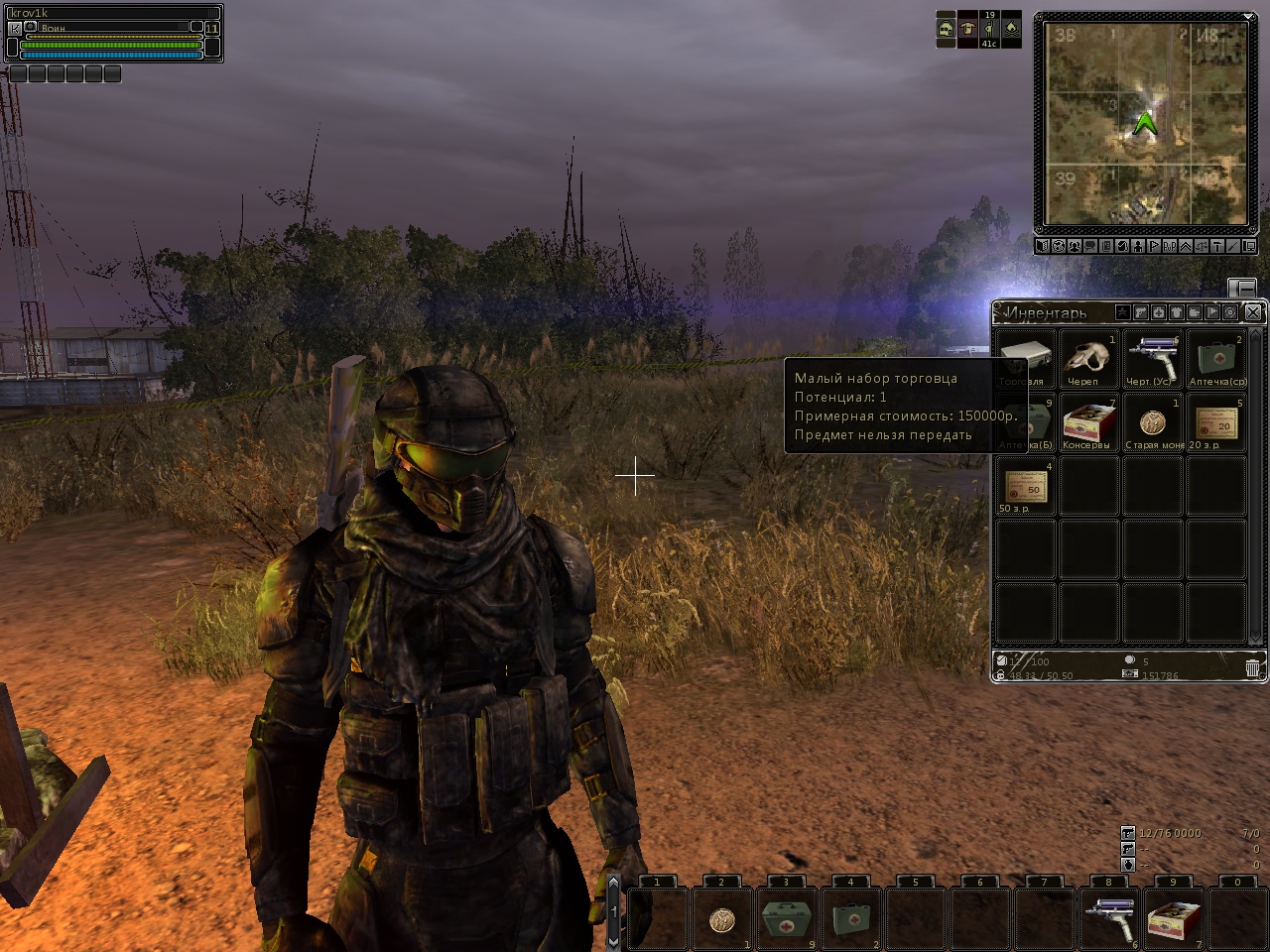Select the Консервы canned food in inventory
This screenshot has width=1270, height=952.
1087,422
